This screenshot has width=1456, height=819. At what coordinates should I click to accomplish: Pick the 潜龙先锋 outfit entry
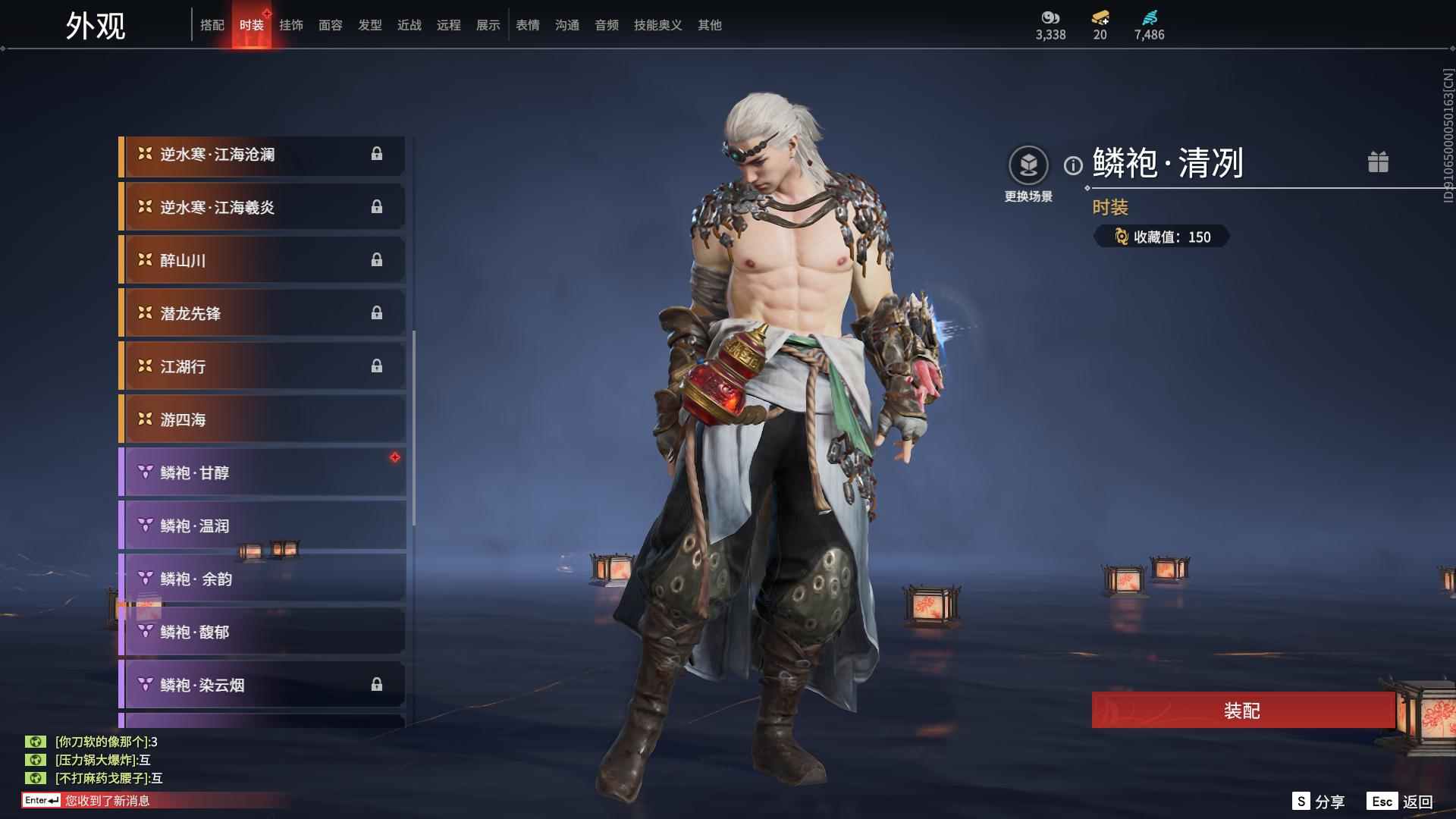262,314
